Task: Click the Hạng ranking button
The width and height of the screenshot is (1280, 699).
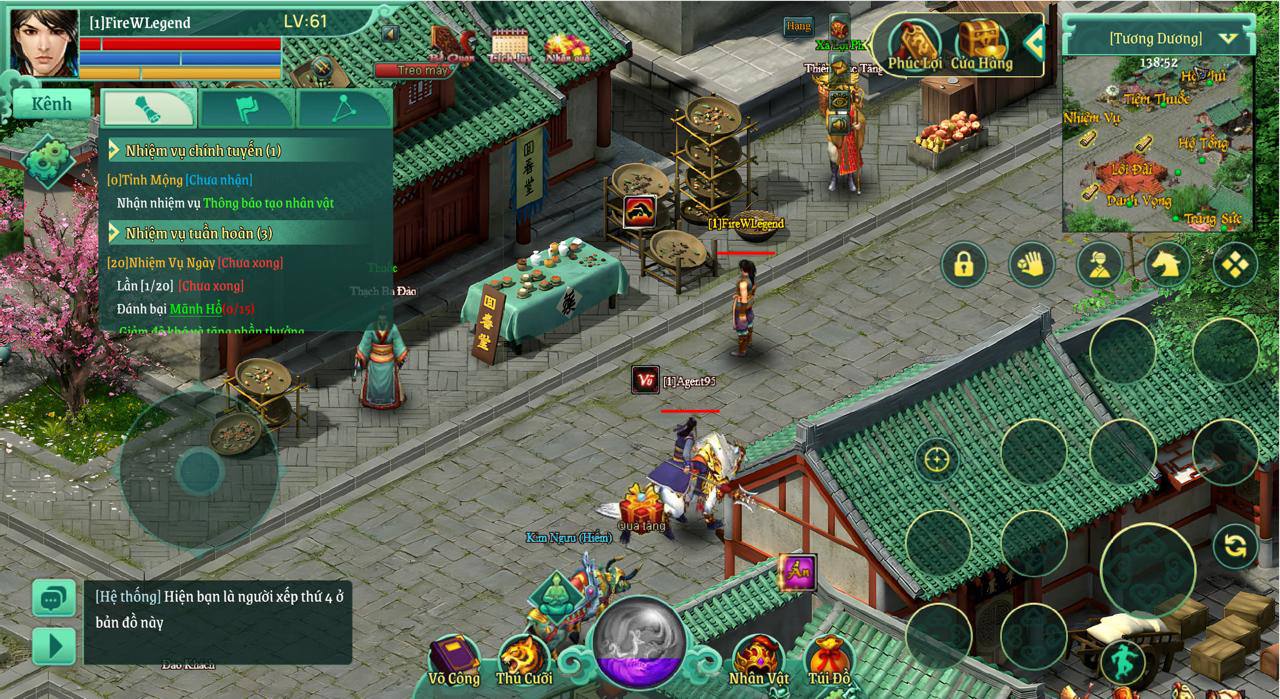Action: [x=798, y=26]
